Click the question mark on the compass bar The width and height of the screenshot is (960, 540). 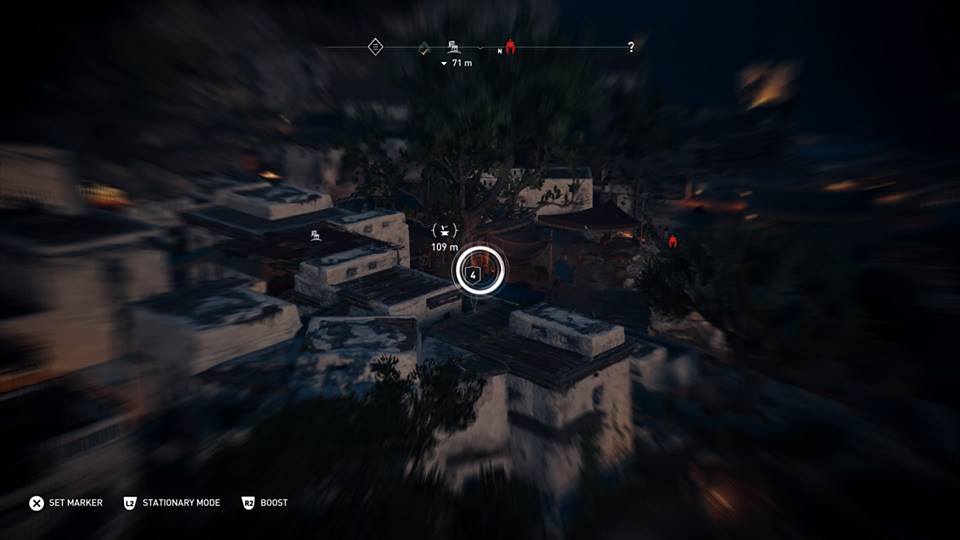pos(630,47)
